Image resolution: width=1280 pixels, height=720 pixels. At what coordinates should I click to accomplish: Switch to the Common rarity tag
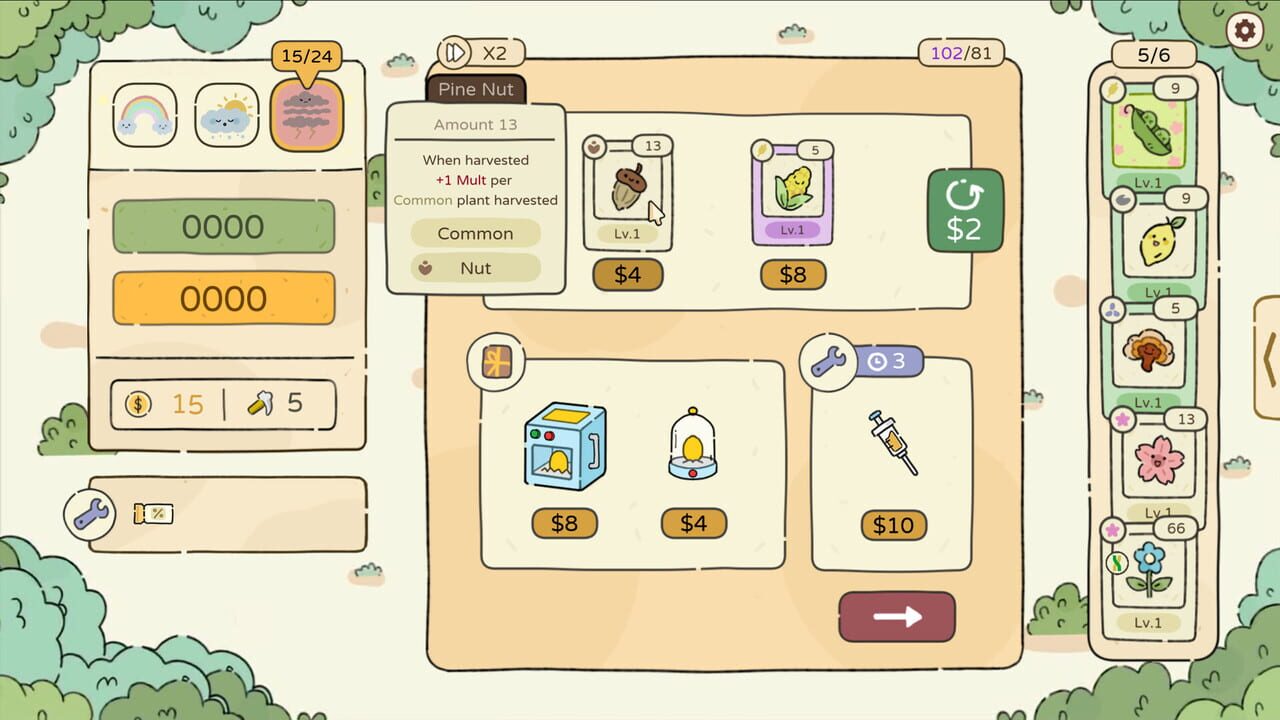click(x=475, y=233)
